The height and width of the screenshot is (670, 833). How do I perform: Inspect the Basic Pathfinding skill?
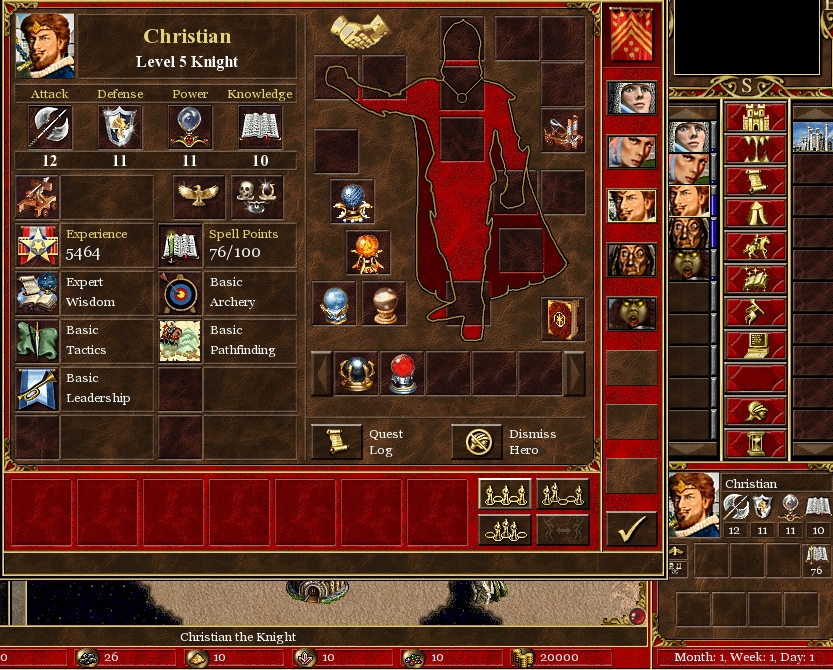pyautogui.click(x=180, y=340)
